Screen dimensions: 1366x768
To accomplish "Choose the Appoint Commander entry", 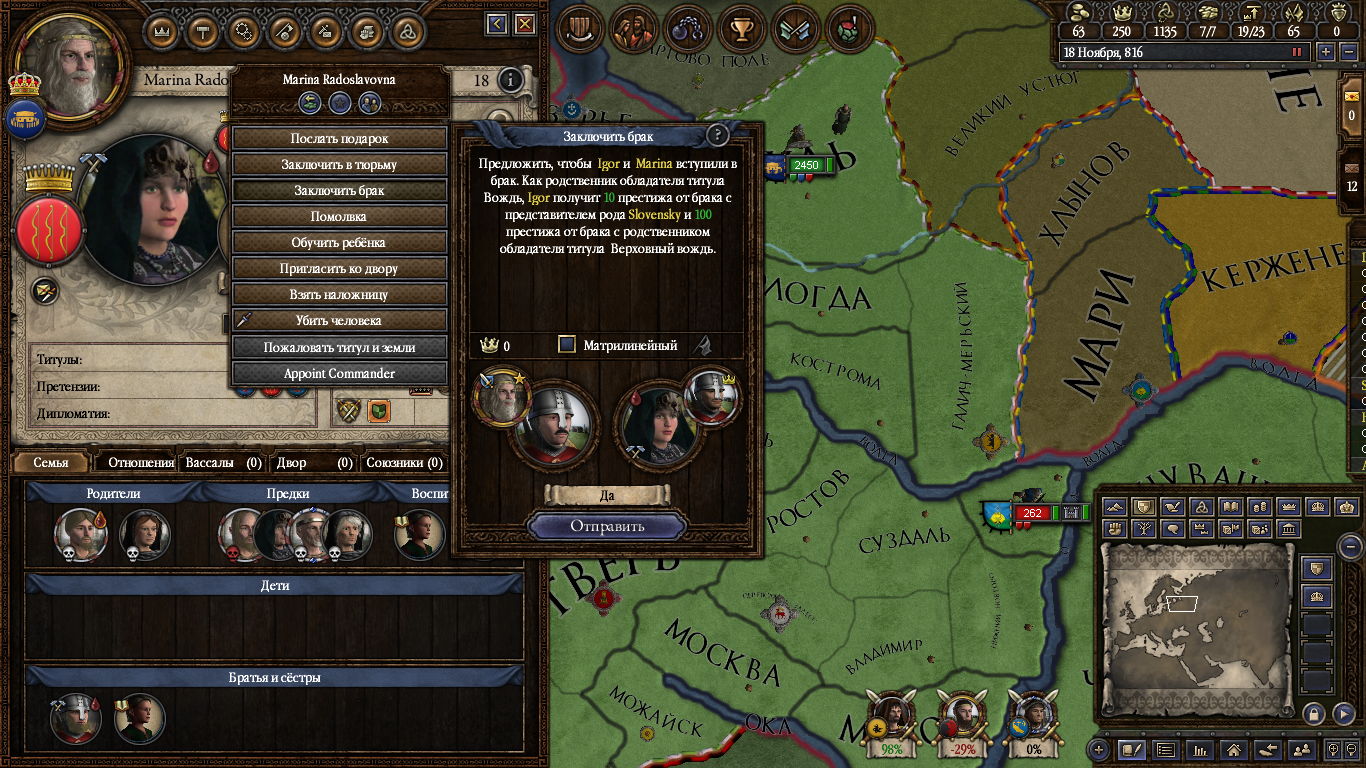I will click(339, 373).
